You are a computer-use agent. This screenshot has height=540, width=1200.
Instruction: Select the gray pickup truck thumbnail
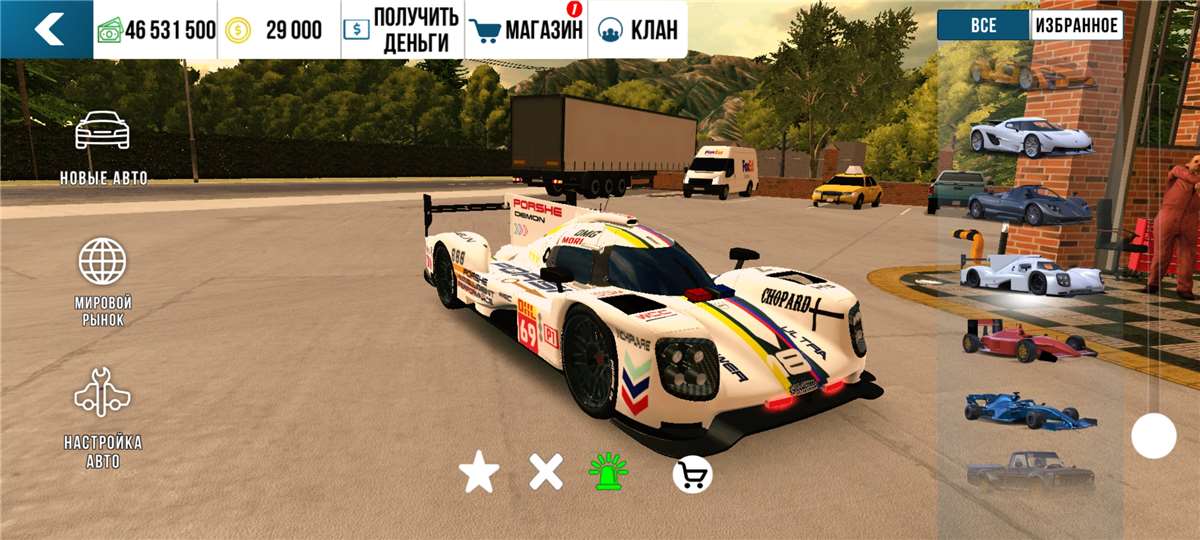point(1030,471)
